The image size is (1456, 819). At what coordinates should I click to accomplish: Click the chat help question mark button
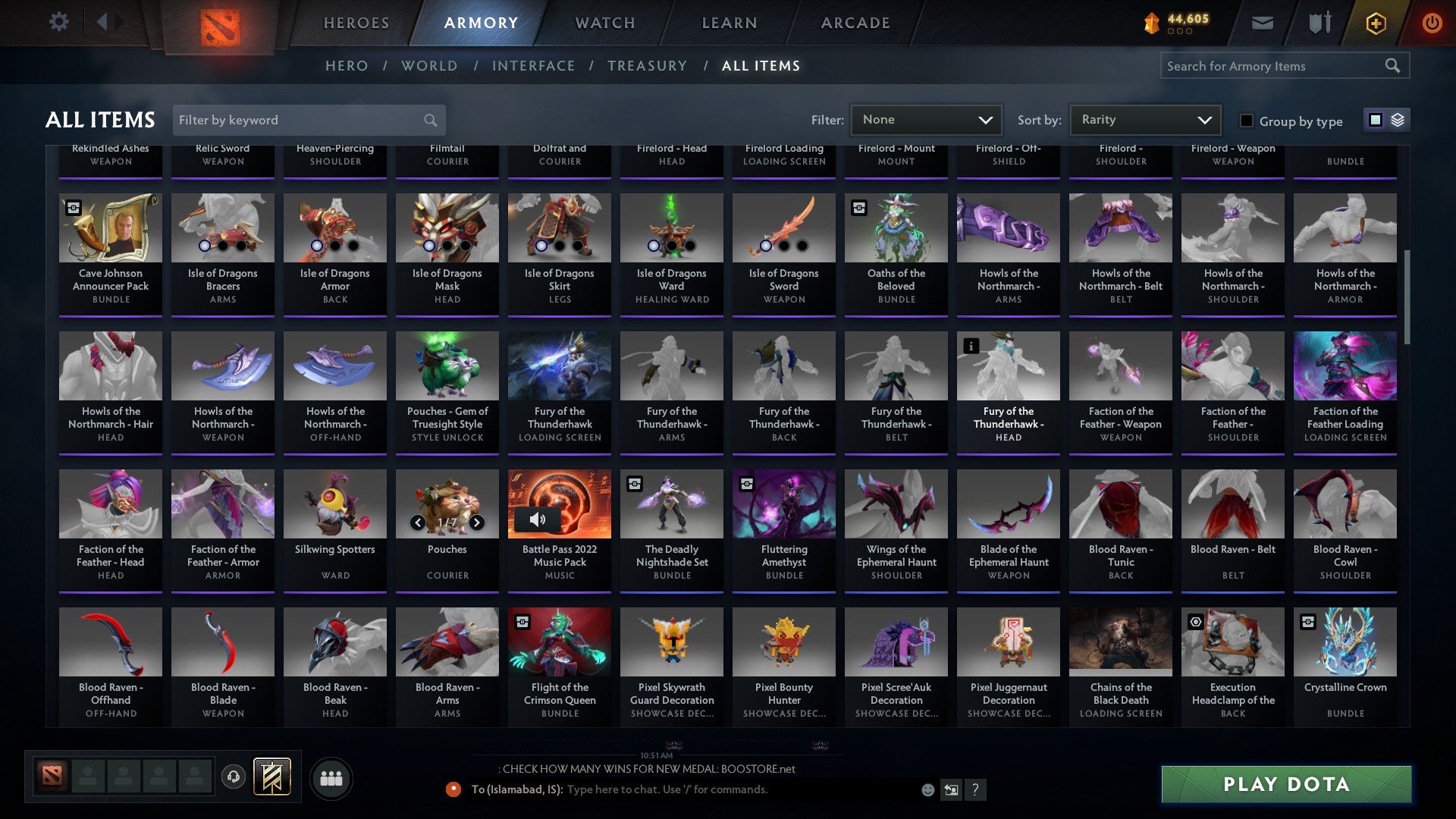click(975, 789)
